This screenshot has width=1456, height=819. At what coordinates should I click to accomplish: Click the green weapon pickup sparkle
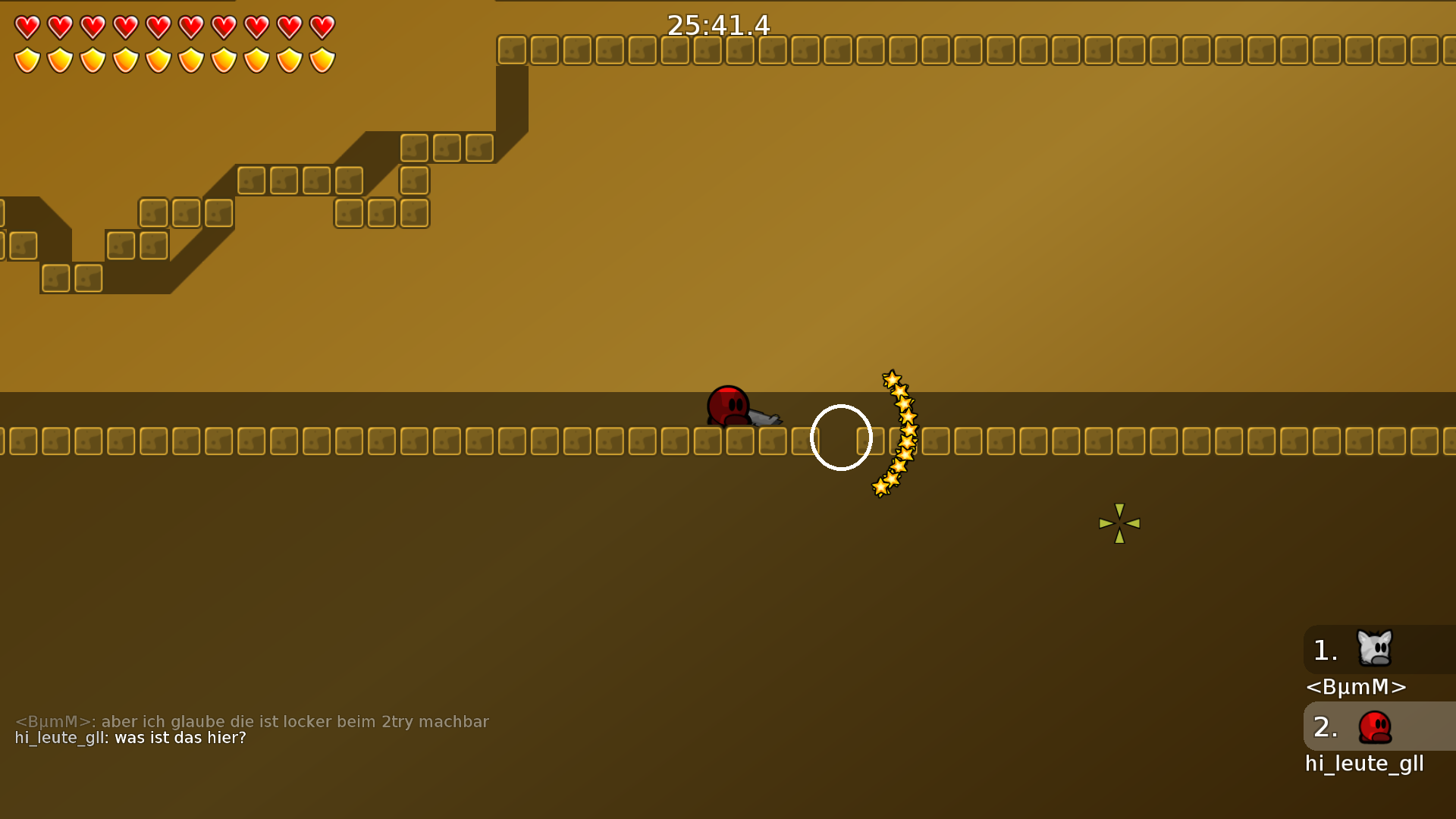(x=1119, y=522)
